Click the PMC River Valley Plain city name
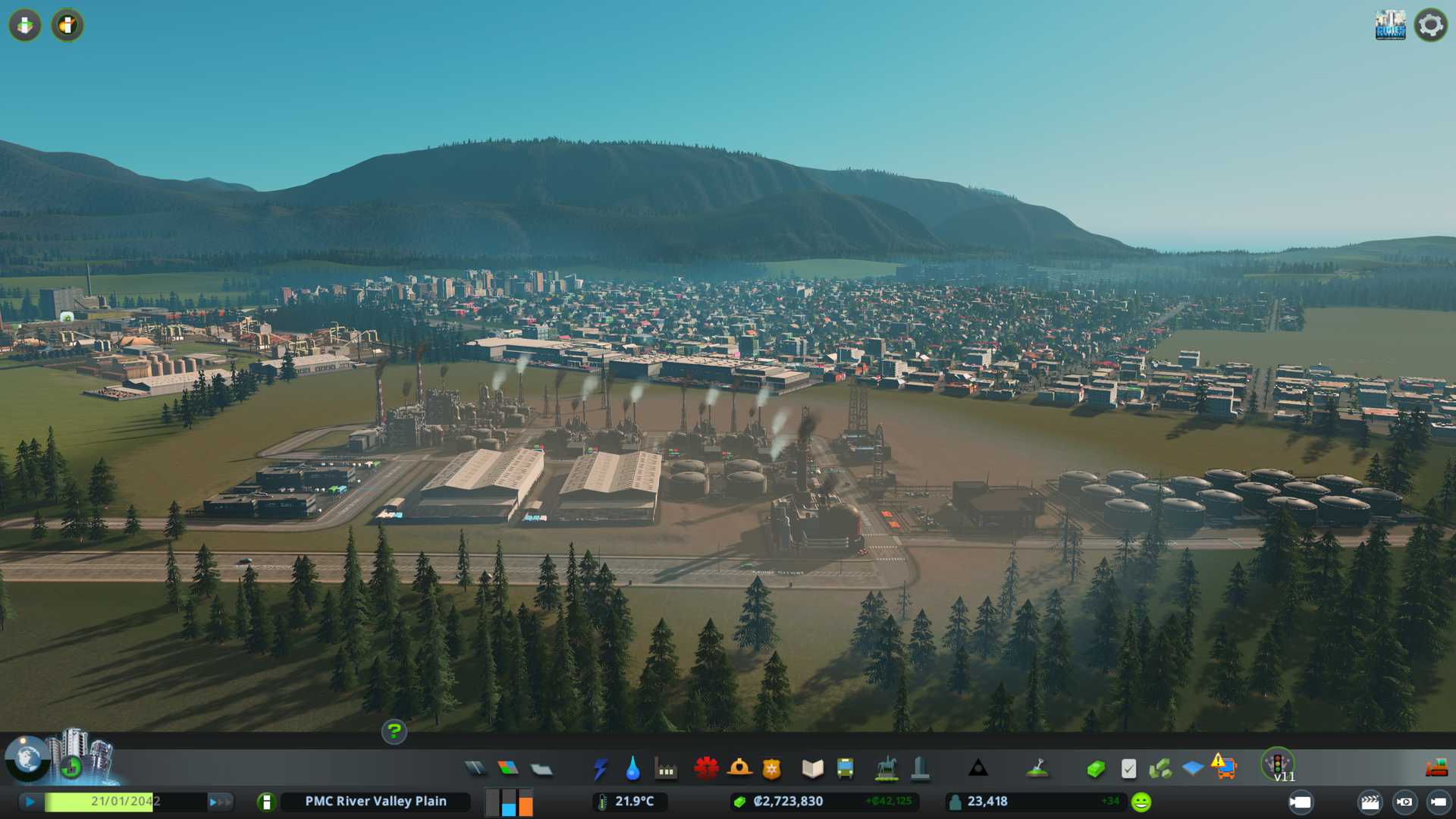1456x819 pixels. [x=375, y=802]
